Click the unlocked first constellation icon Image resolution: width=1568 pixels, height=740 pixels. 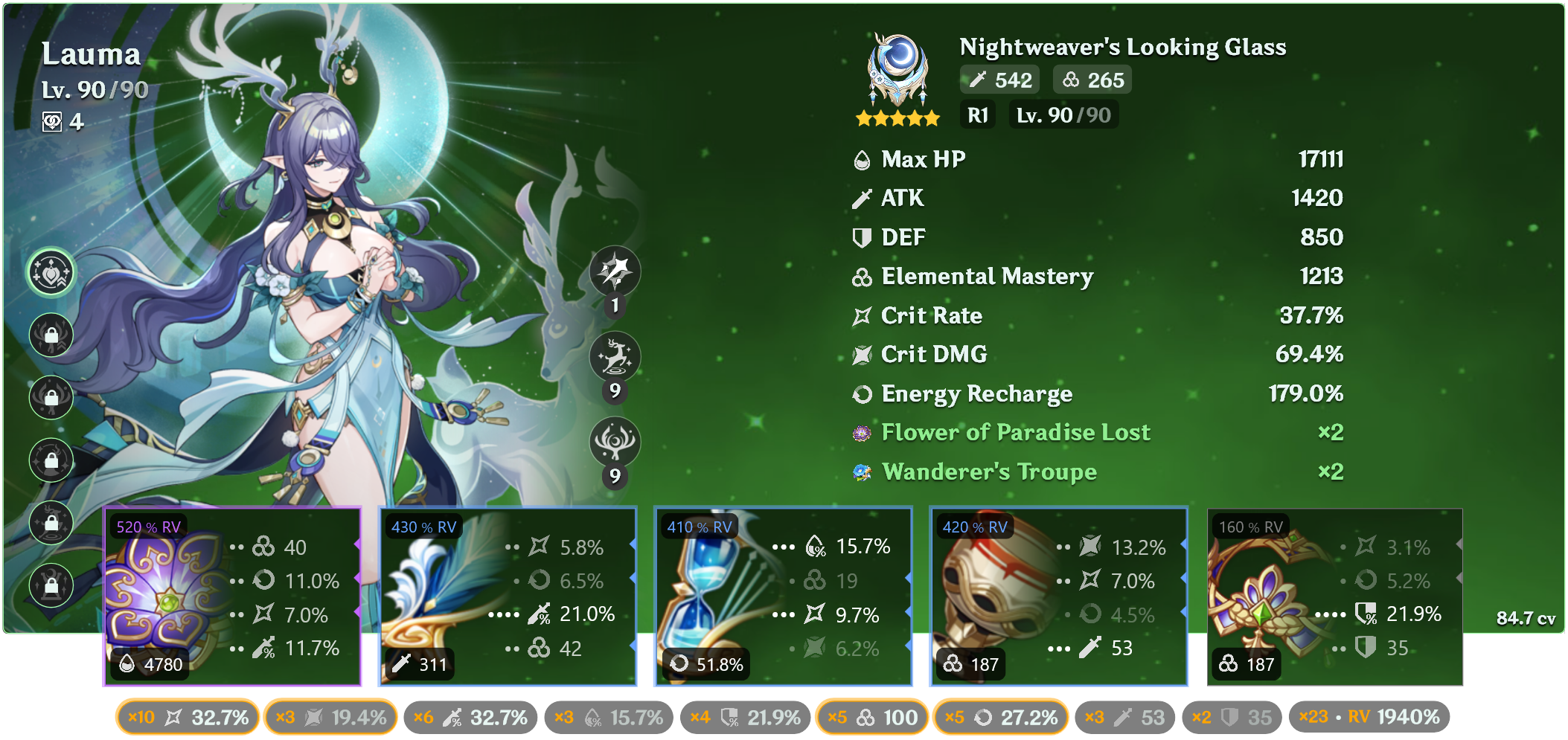point(51,272)
